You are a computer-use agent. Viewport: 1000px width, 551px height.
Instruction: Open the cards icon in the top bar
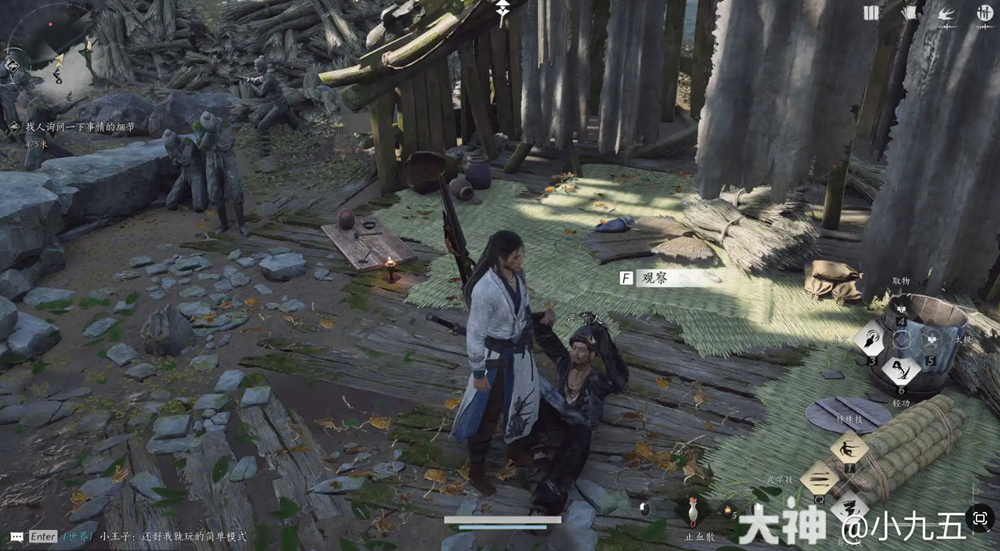tap(910, 13)
